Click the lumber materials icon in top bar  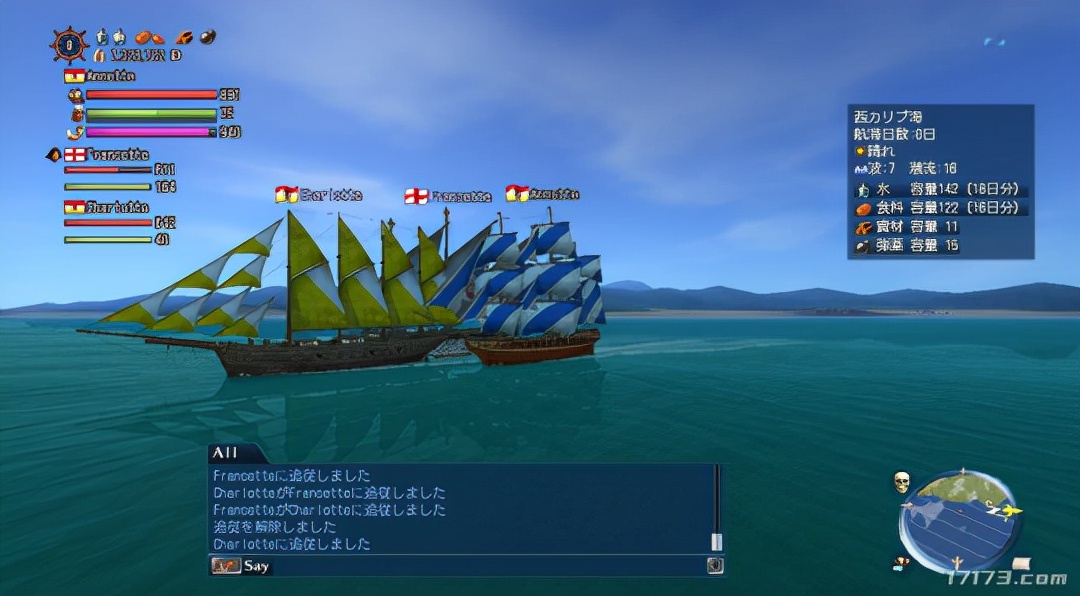pos(184,38)
